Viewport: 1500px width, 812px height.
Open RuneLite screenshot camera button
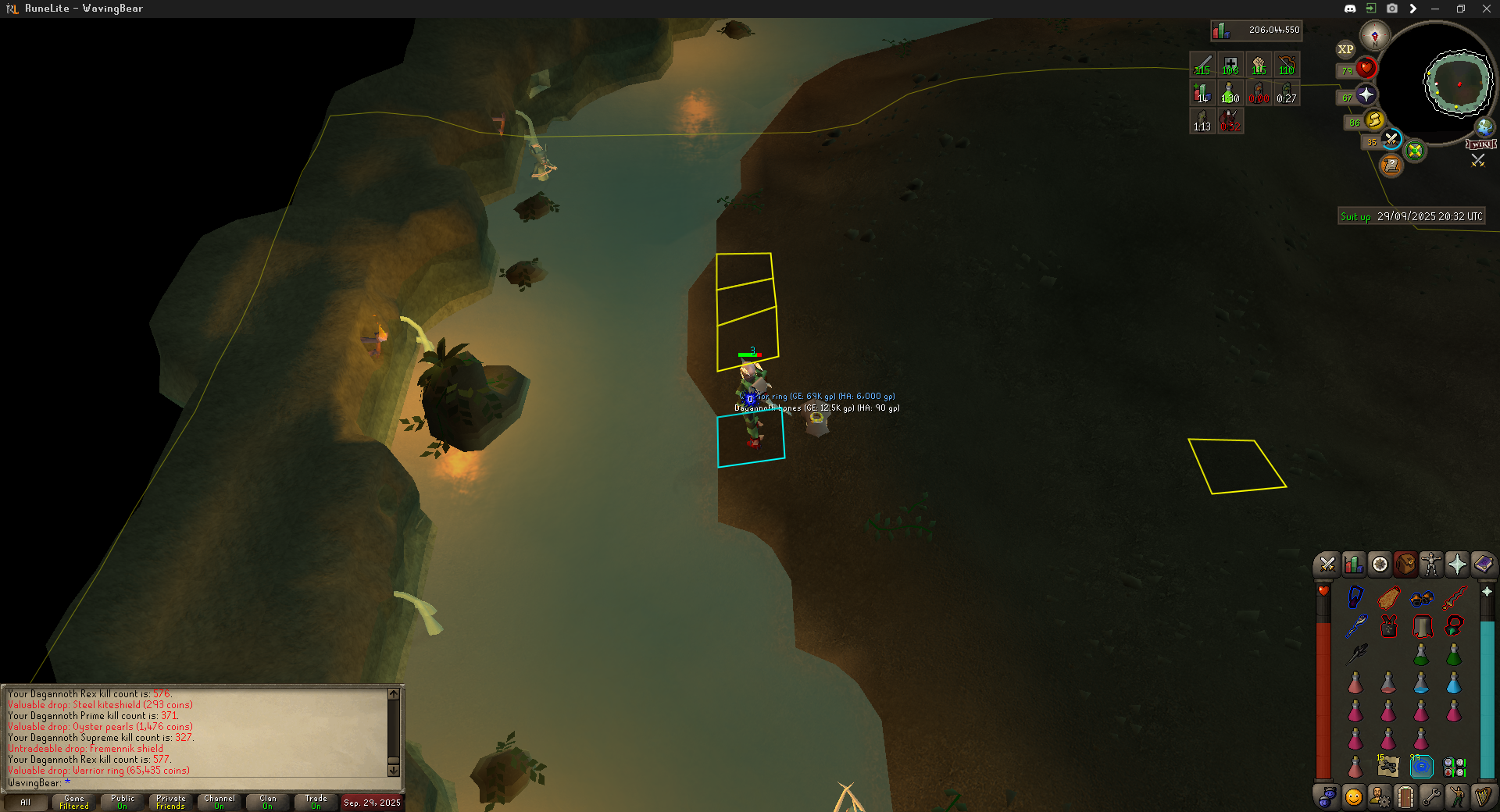[1392, 9]
